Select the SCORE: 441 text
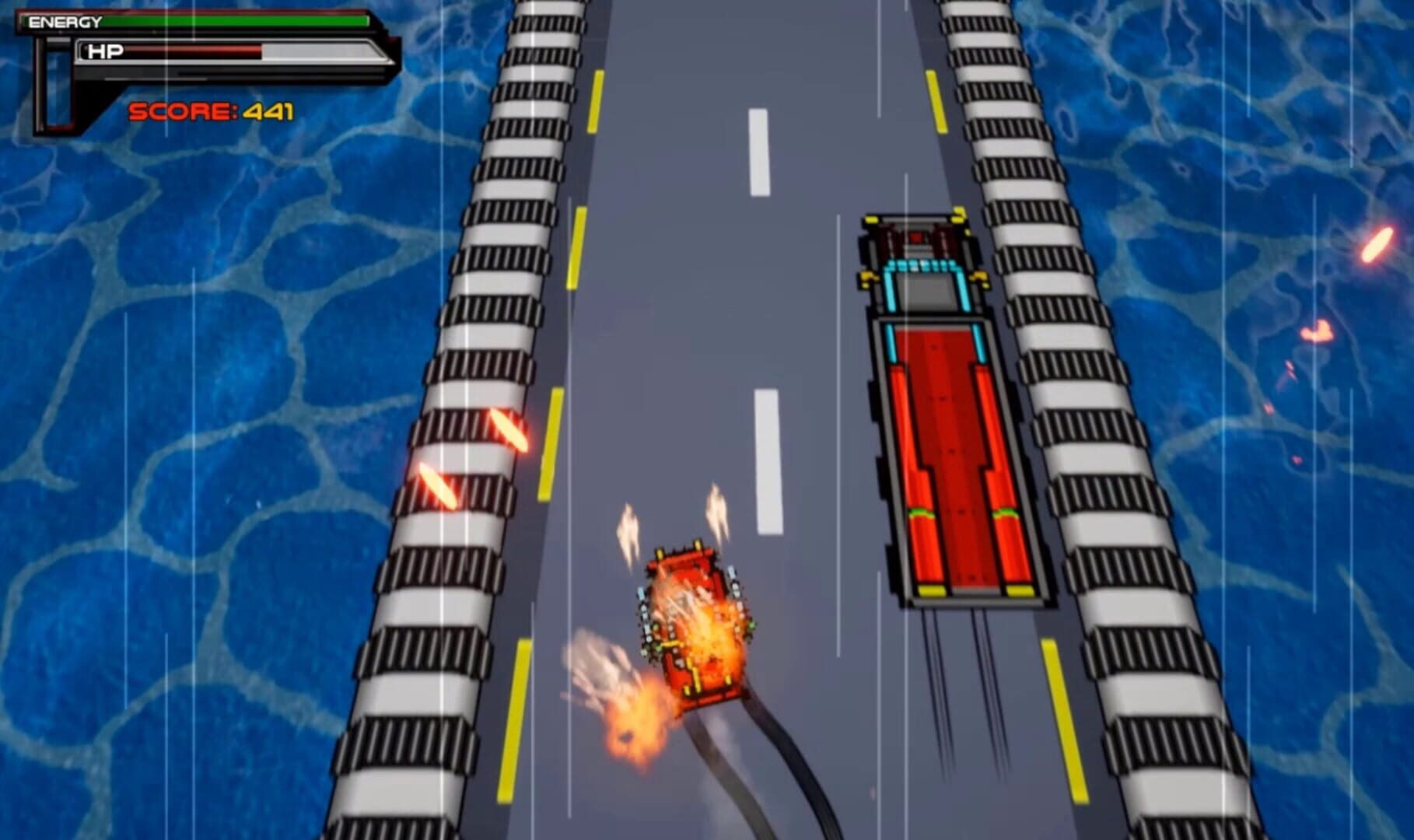The height and width of the screenshot is (840, 1414). (x=210, y=112)
